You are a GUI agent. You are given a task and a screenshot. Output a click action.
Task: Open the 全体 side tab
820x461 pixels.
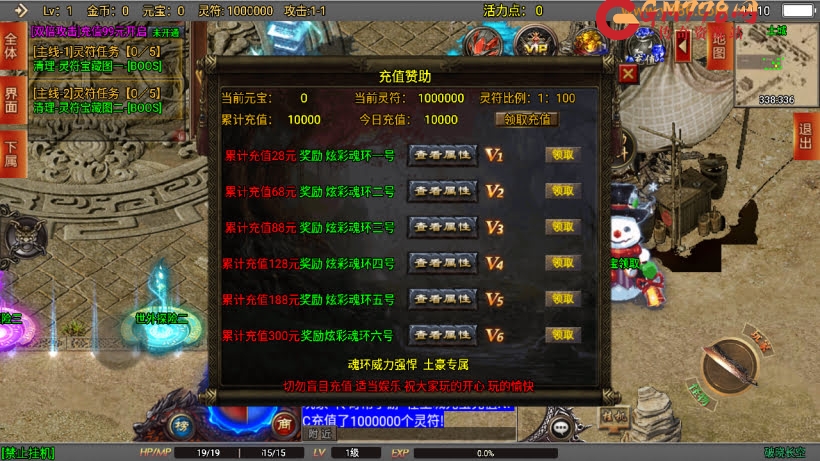[12, 47]
